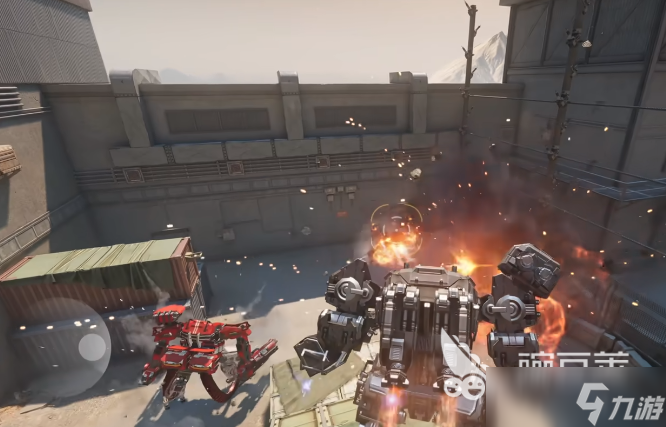The width and height of the screenshot is (666, 427).
Task: Tap the virtual movement joystick knob
Action: coord(93,347)
